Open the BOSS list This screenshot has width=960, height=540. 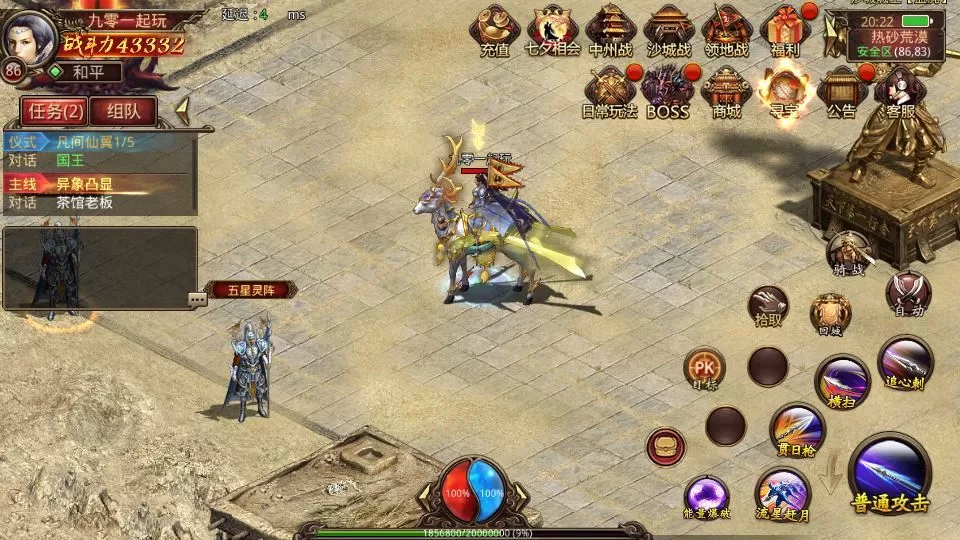pyautogui.click(x=667, y=90)
